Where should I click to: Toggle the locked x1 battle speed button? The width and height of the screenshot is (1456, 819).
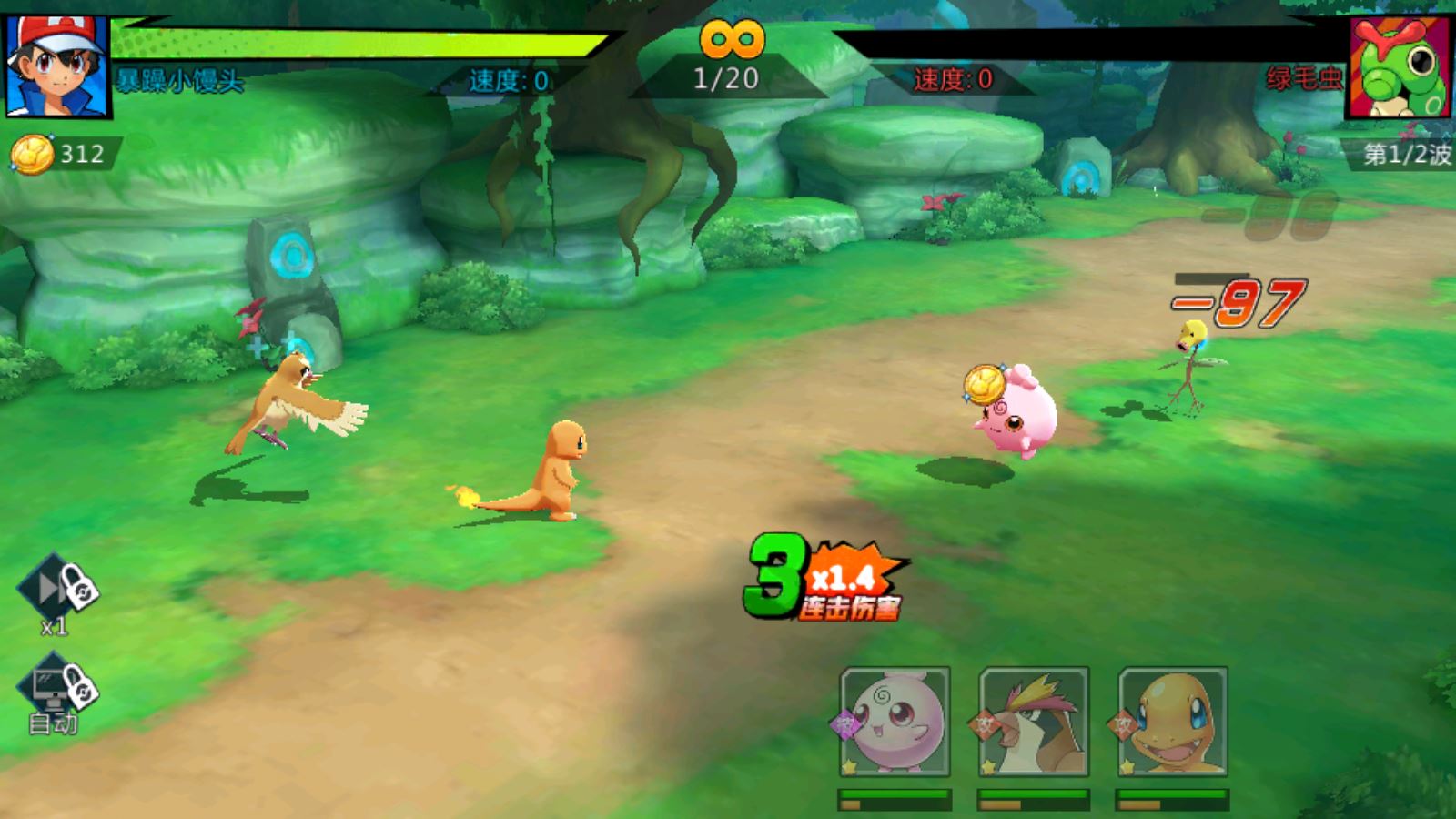[56, 591]
